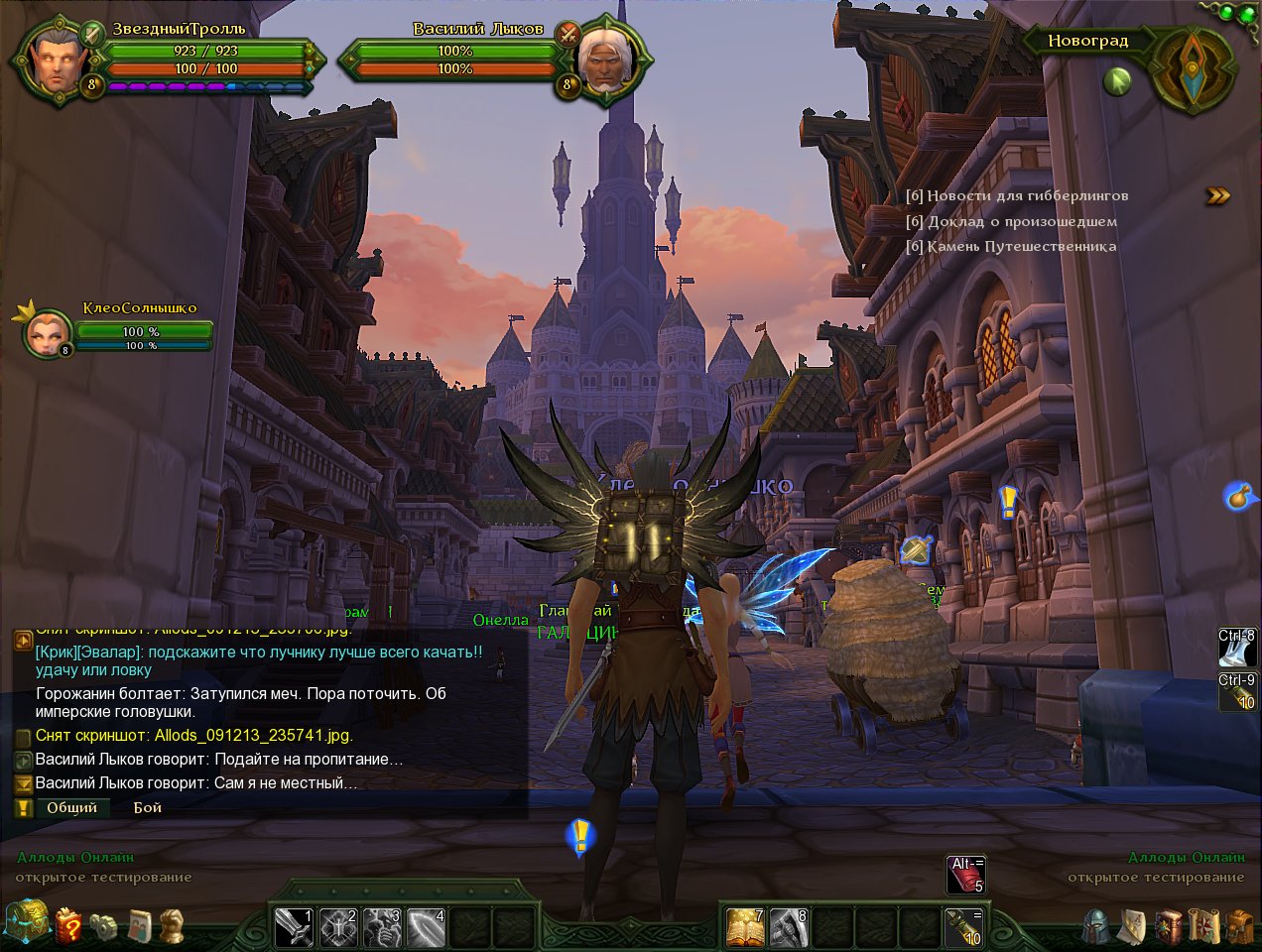Select the Общий chat tab
The height and width of the screenshot is (952, 1262).
click(72, 807)
